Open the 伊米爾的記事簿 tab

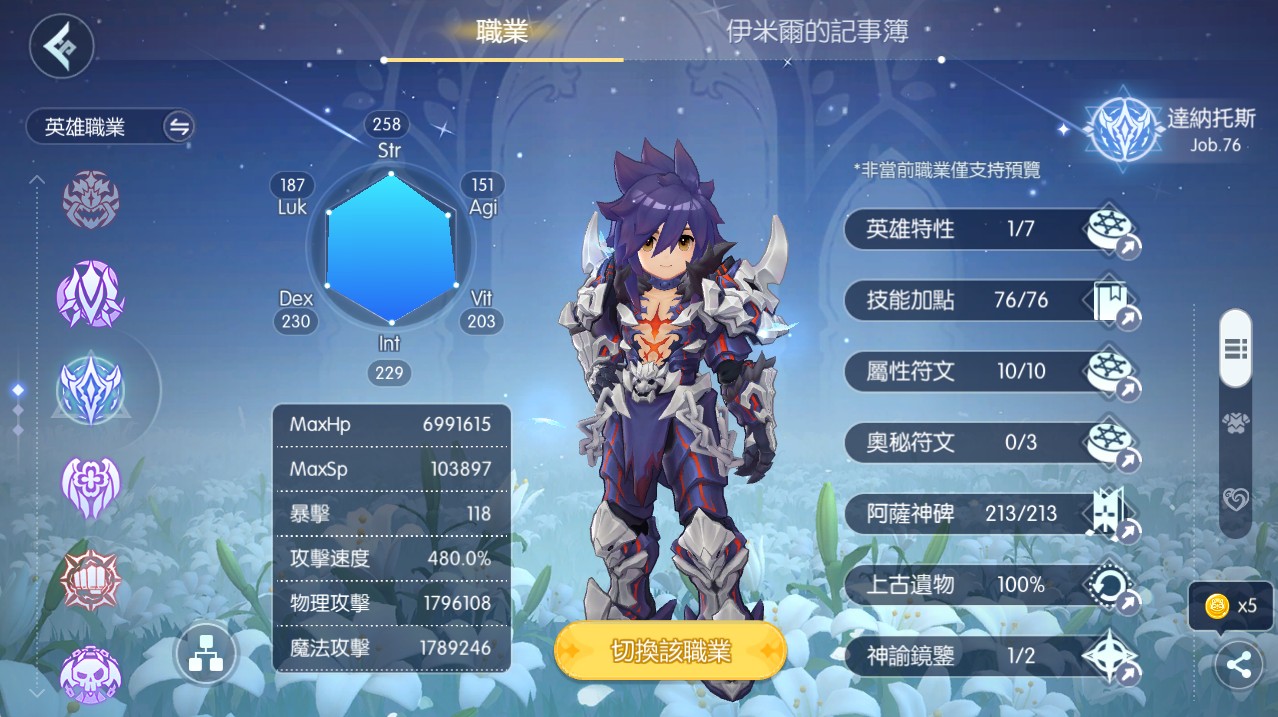click(x=816, y=32)
